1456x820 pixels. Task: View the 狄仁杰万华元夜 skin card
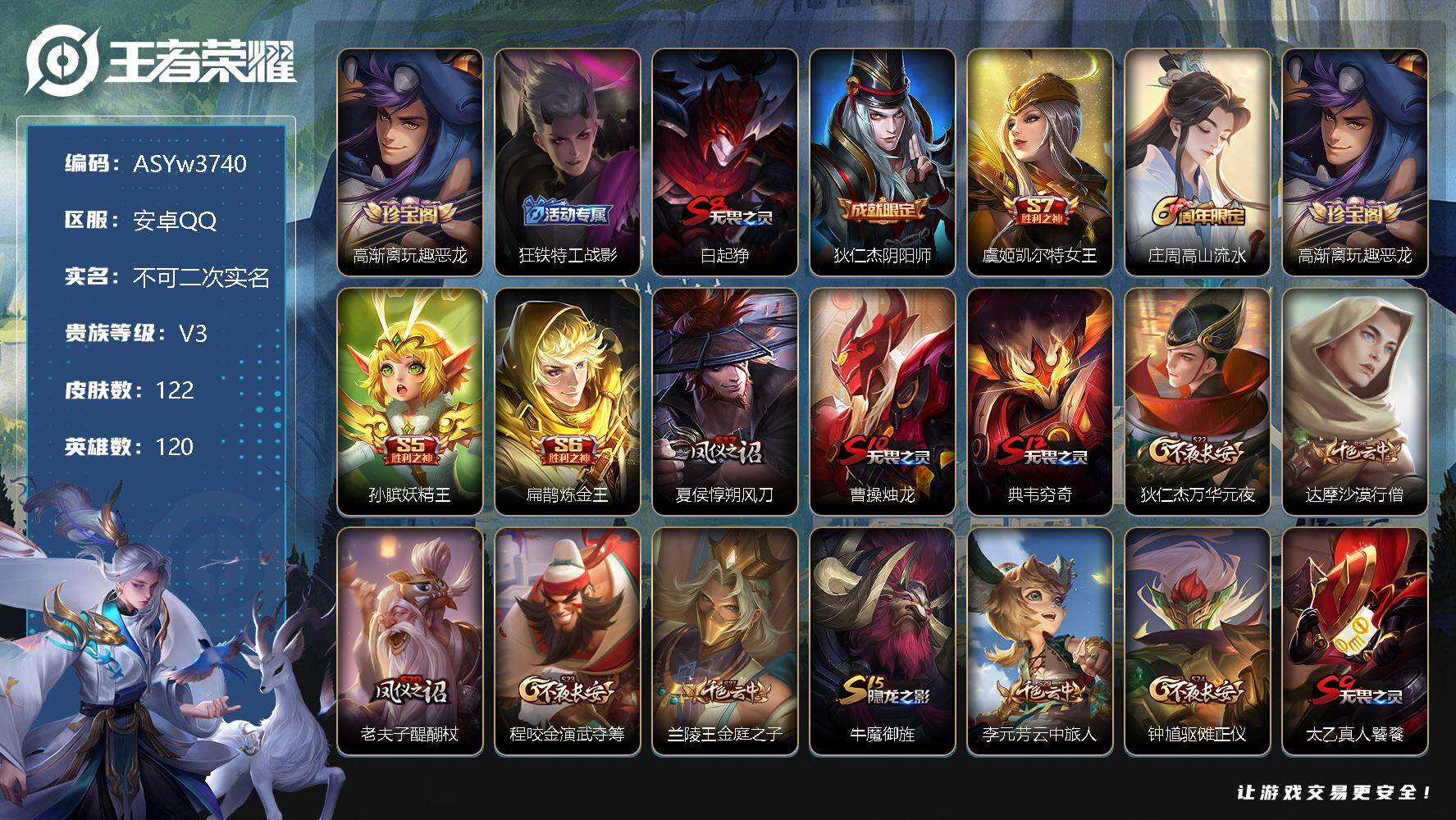1198,402
